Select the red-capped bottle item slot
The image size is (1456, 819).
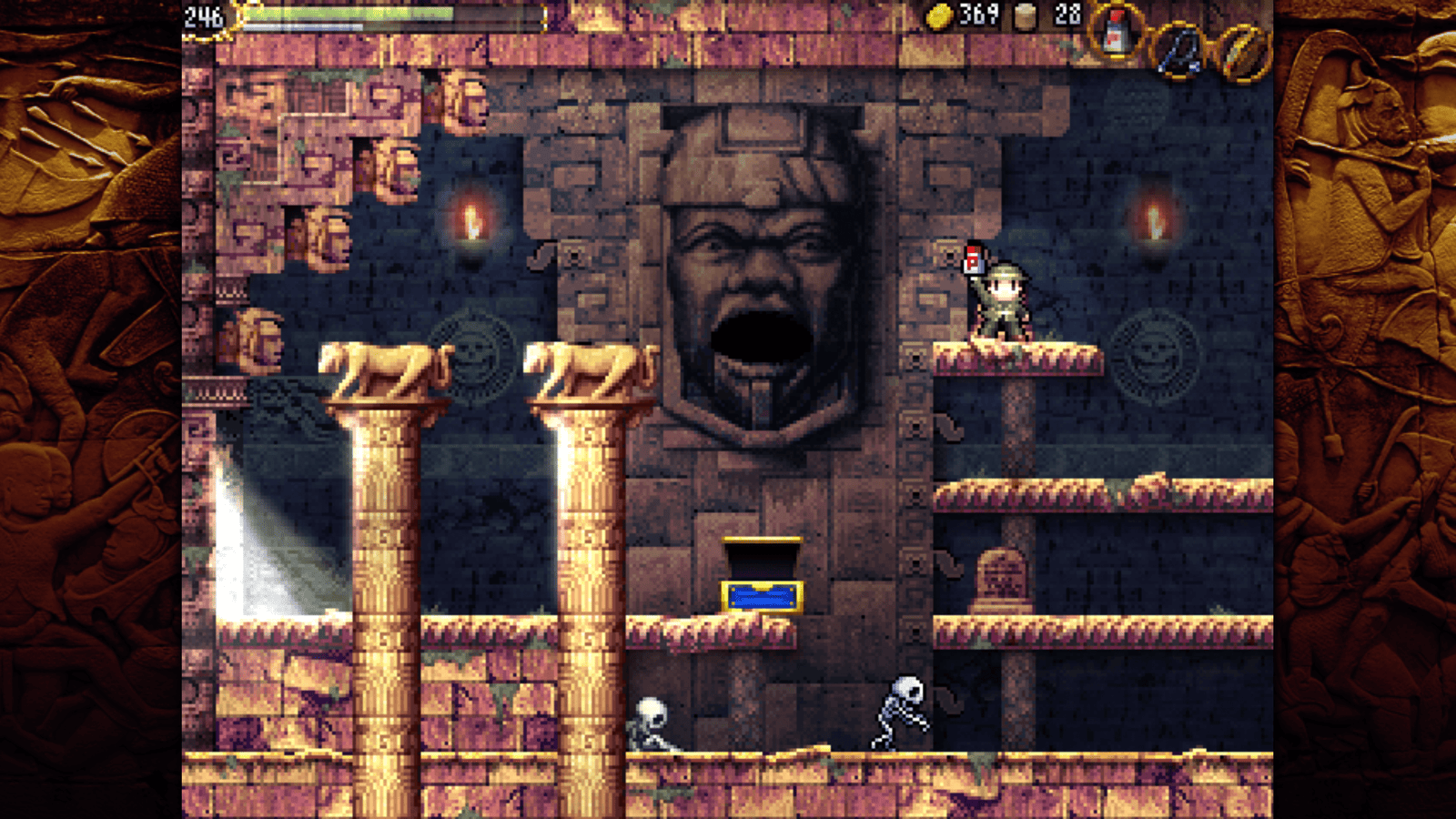tap(1116, 33)
